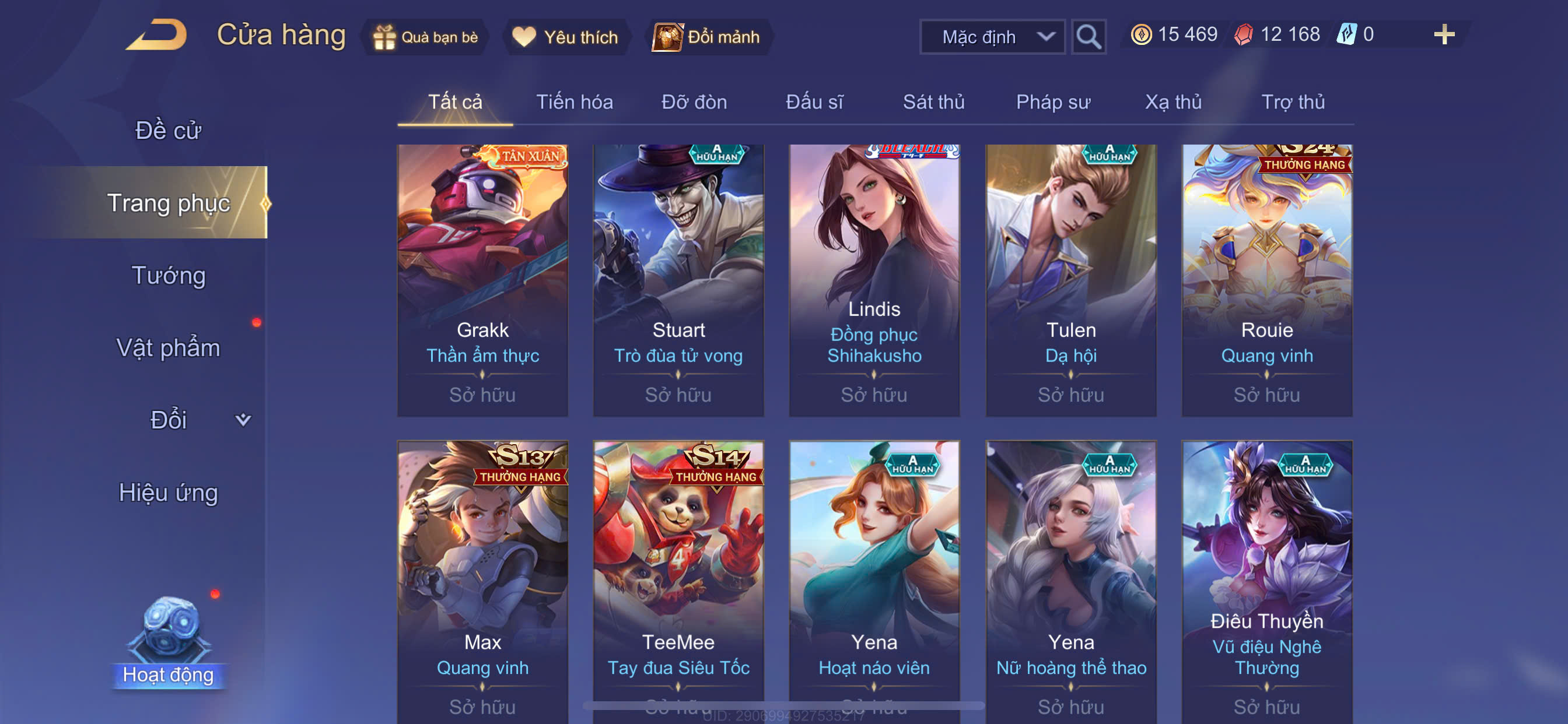The height and width of the screenshot is (724, 1568).
Task: Switch to the Đỡ đòn tab
Action: point(694,102)
